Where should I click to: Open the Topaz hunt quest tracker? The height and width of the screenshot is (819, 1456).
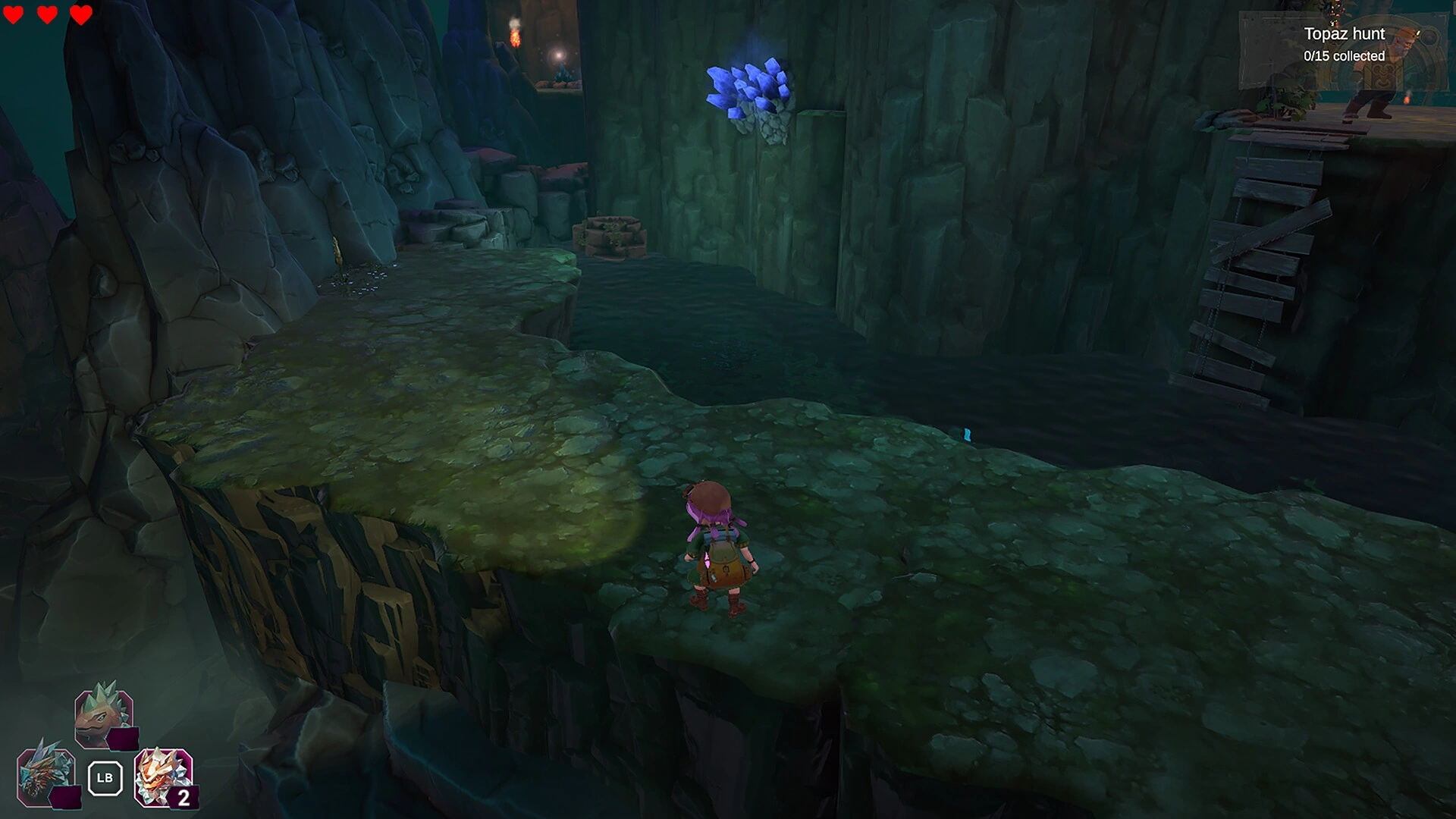[x=1343, y=45]
